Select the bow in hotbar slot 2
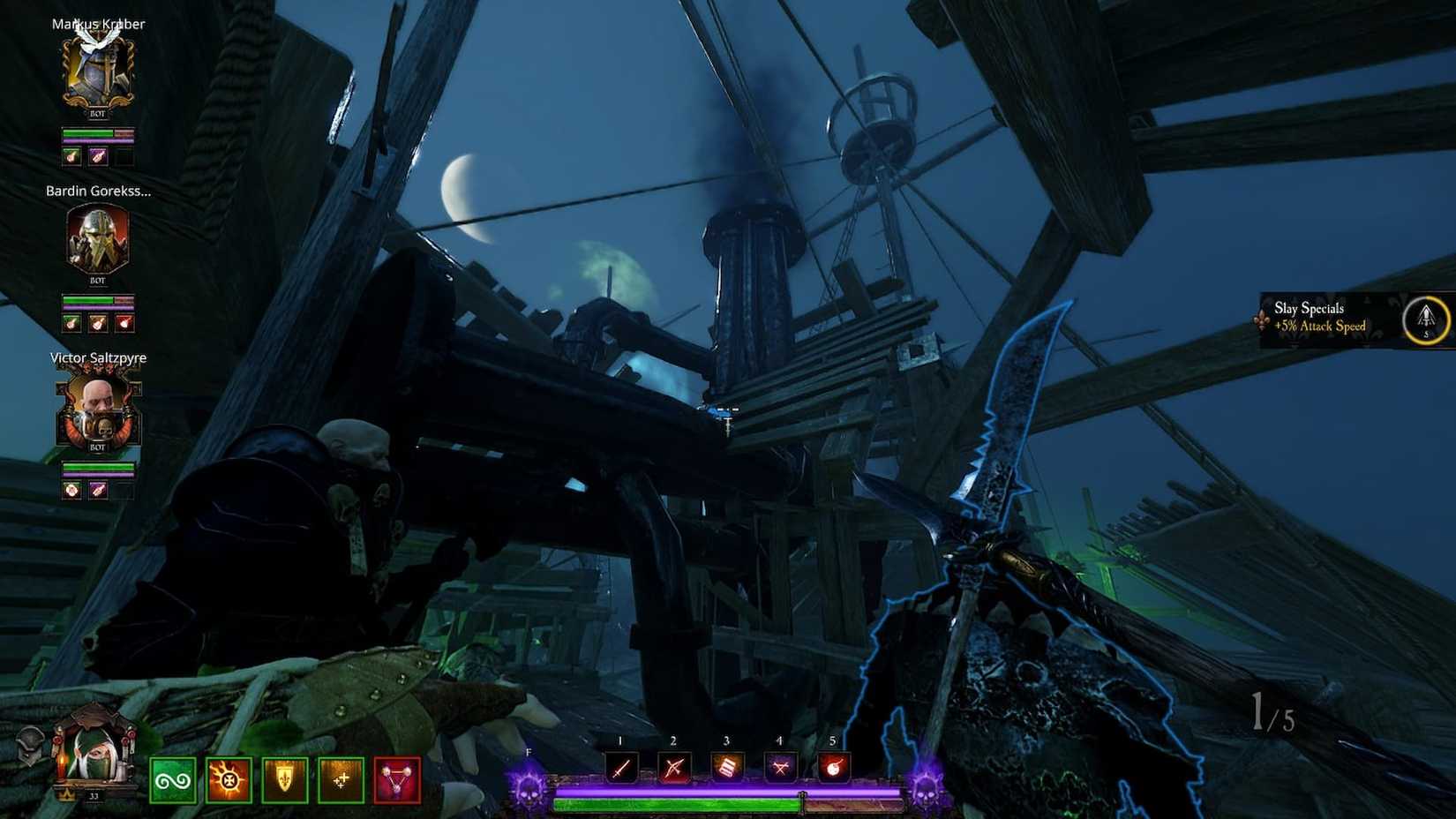This screenshot has width=1456, height=819. point(672,765)
